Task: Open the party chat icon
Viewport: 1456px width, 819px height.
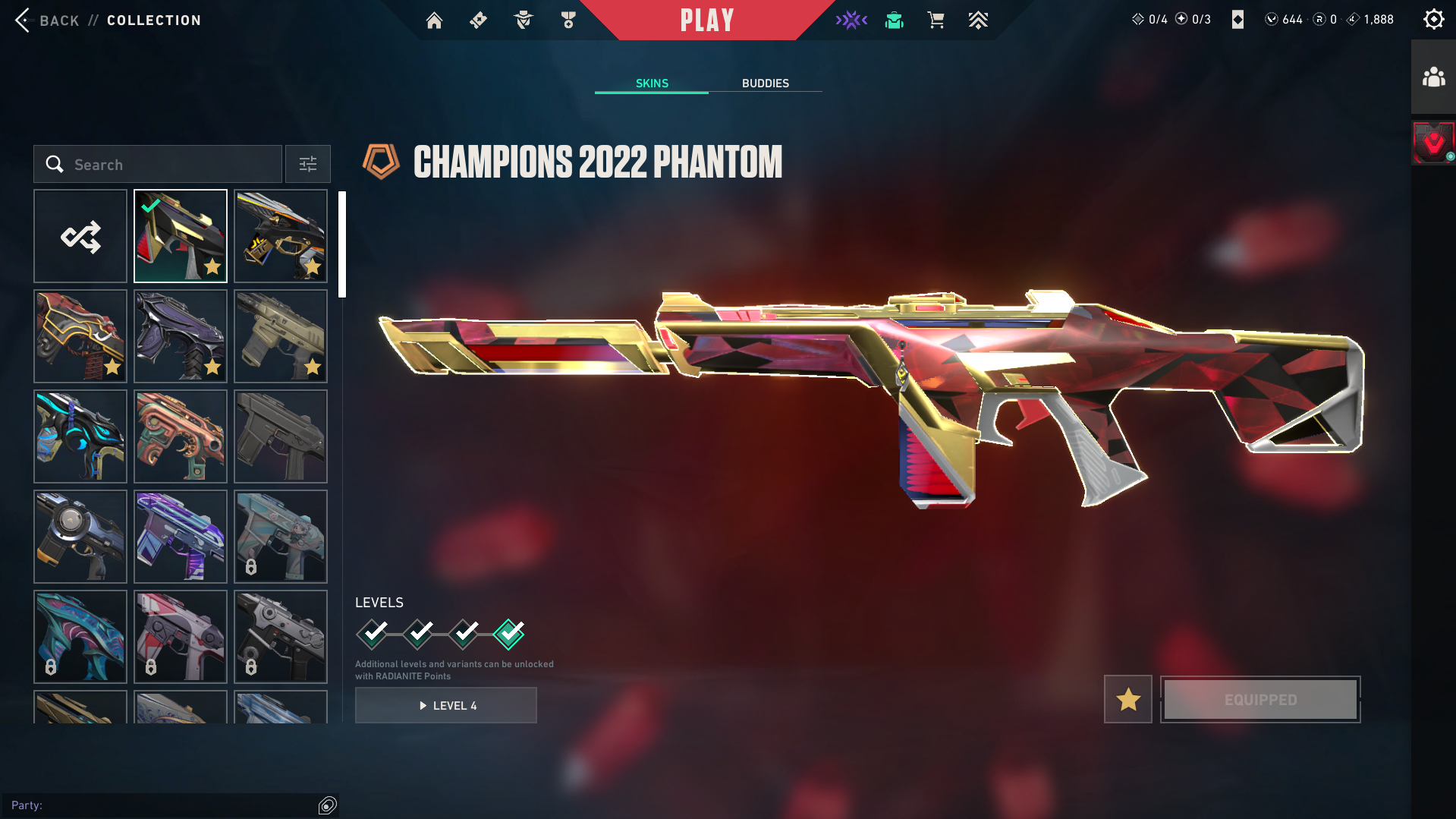Action: (x=327, y=805)
